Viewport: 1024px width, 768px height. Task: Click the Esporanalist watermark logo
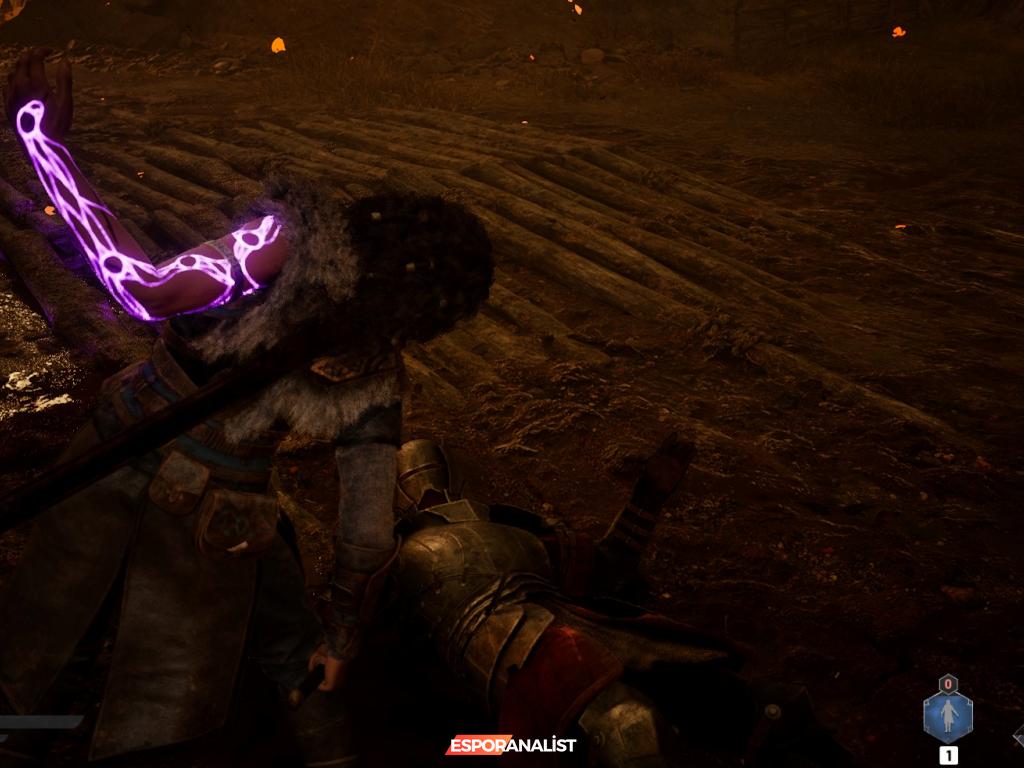coord(511,745)
